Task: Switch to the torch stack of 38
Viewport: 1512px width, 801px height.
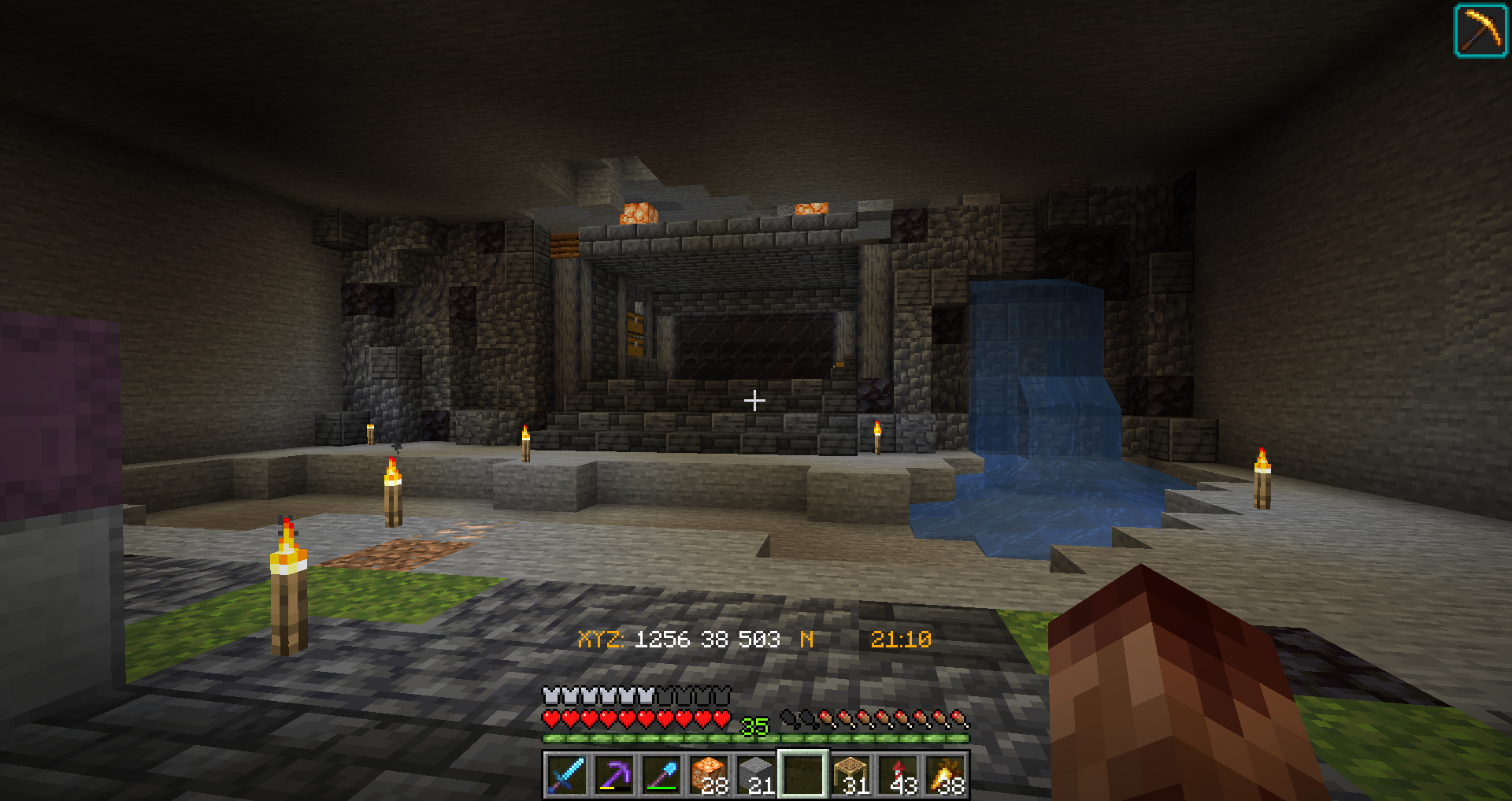Action: coord(946,774)
